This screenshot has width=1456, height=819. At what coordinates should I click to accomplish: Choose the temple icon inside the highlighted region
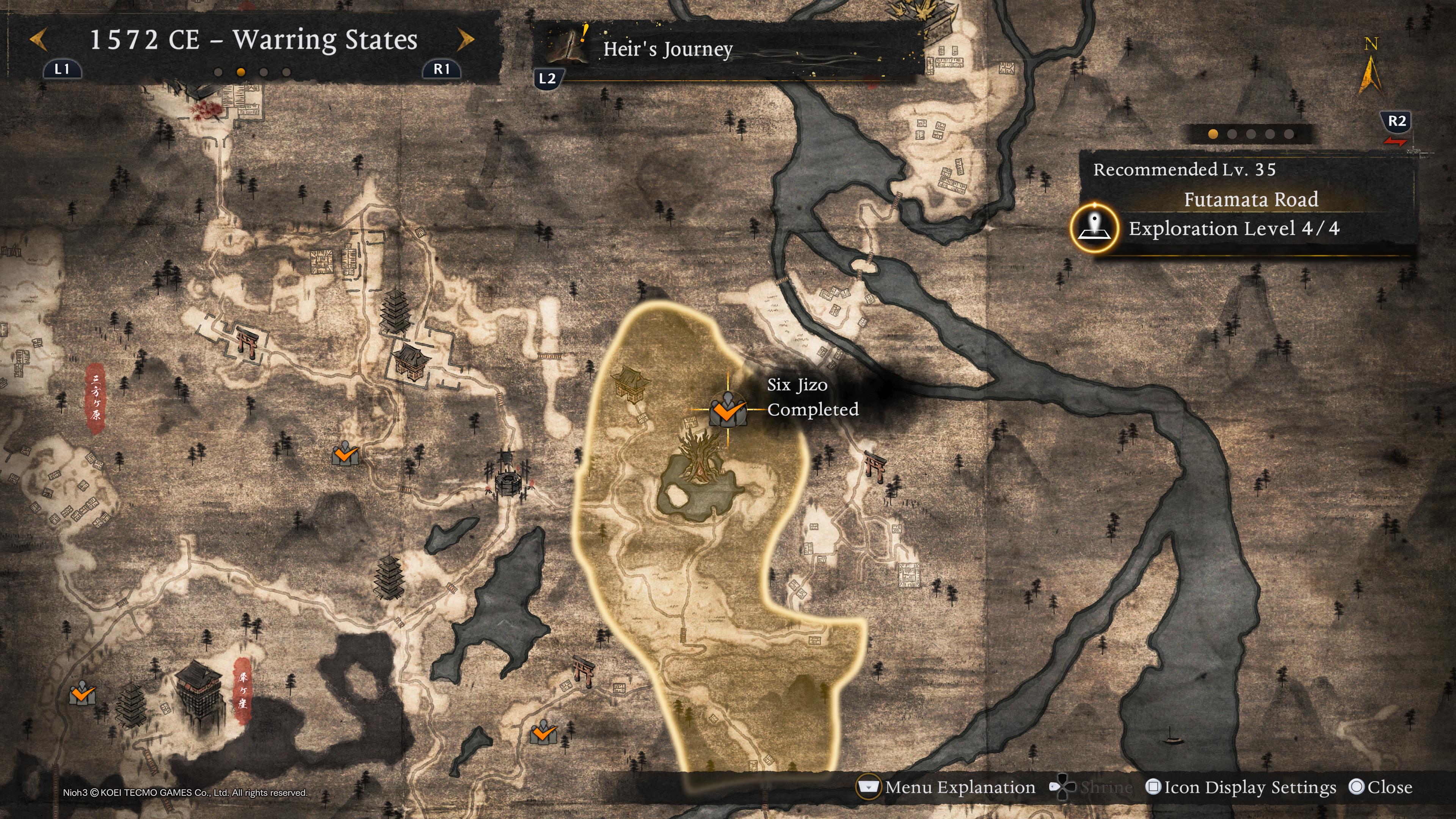click(x=631, y=383)
